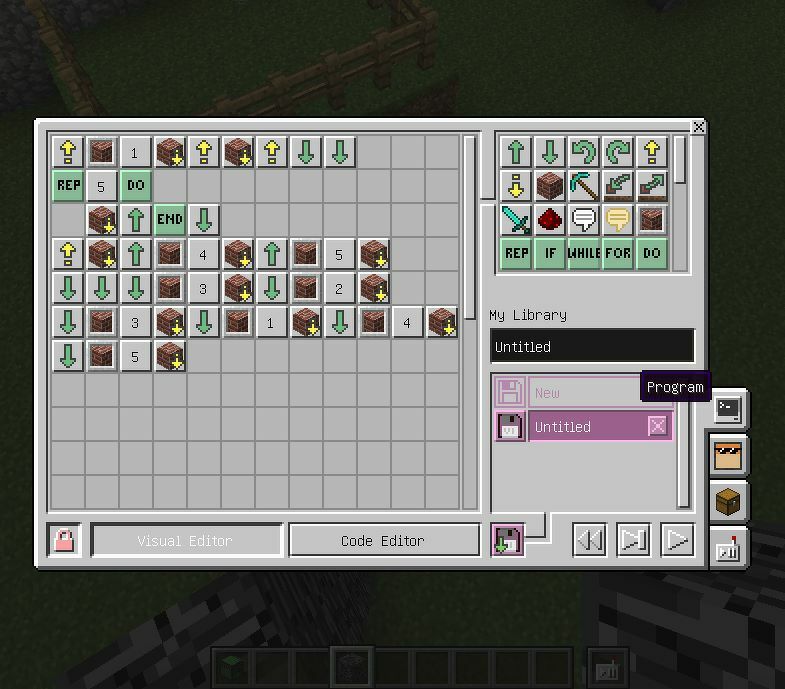Choose the FOR block in the palette
Image resolution: width=785 pixels, height=689 pixels.
[x=618, y=253]
